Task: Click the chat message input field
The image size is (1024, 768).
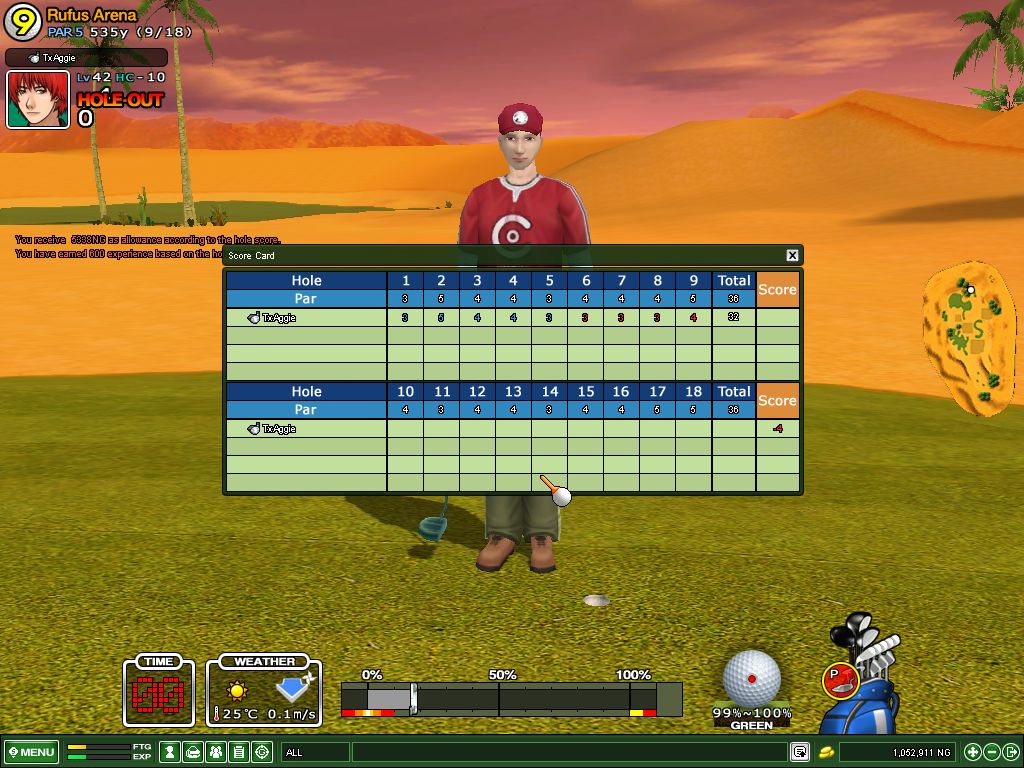Action: tap(570, 752)
